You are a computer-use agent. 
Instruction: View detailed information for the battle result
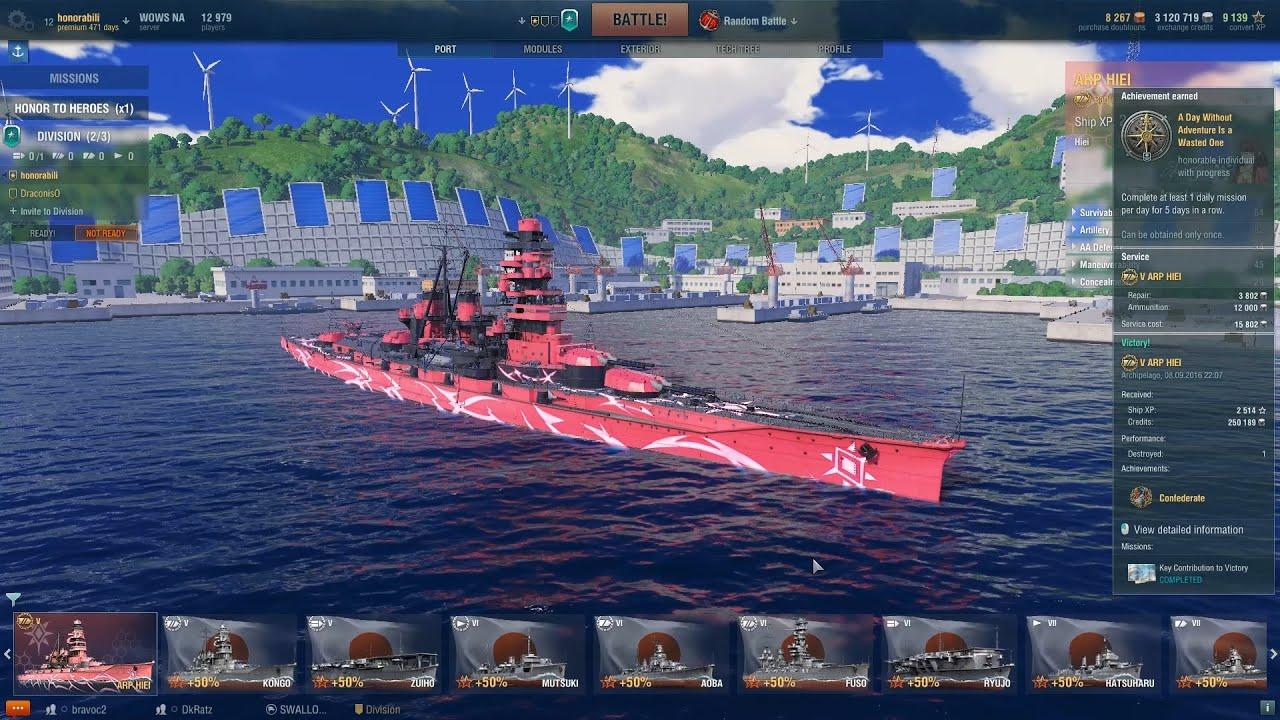pyautogui.click(x=1188, y=530)
